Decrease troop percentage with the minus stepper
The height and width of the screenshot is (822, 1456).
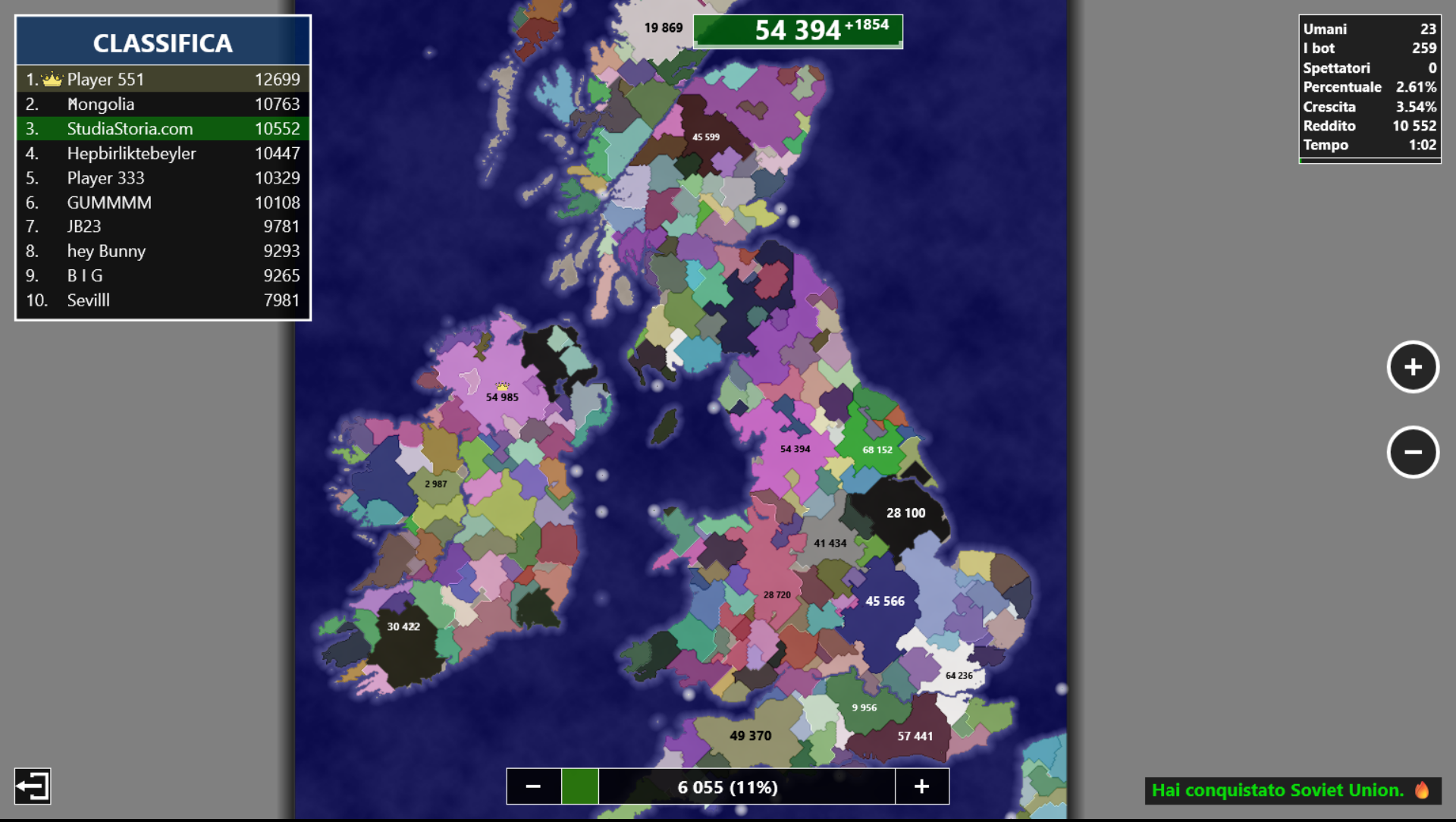click(x=533, y=786)
